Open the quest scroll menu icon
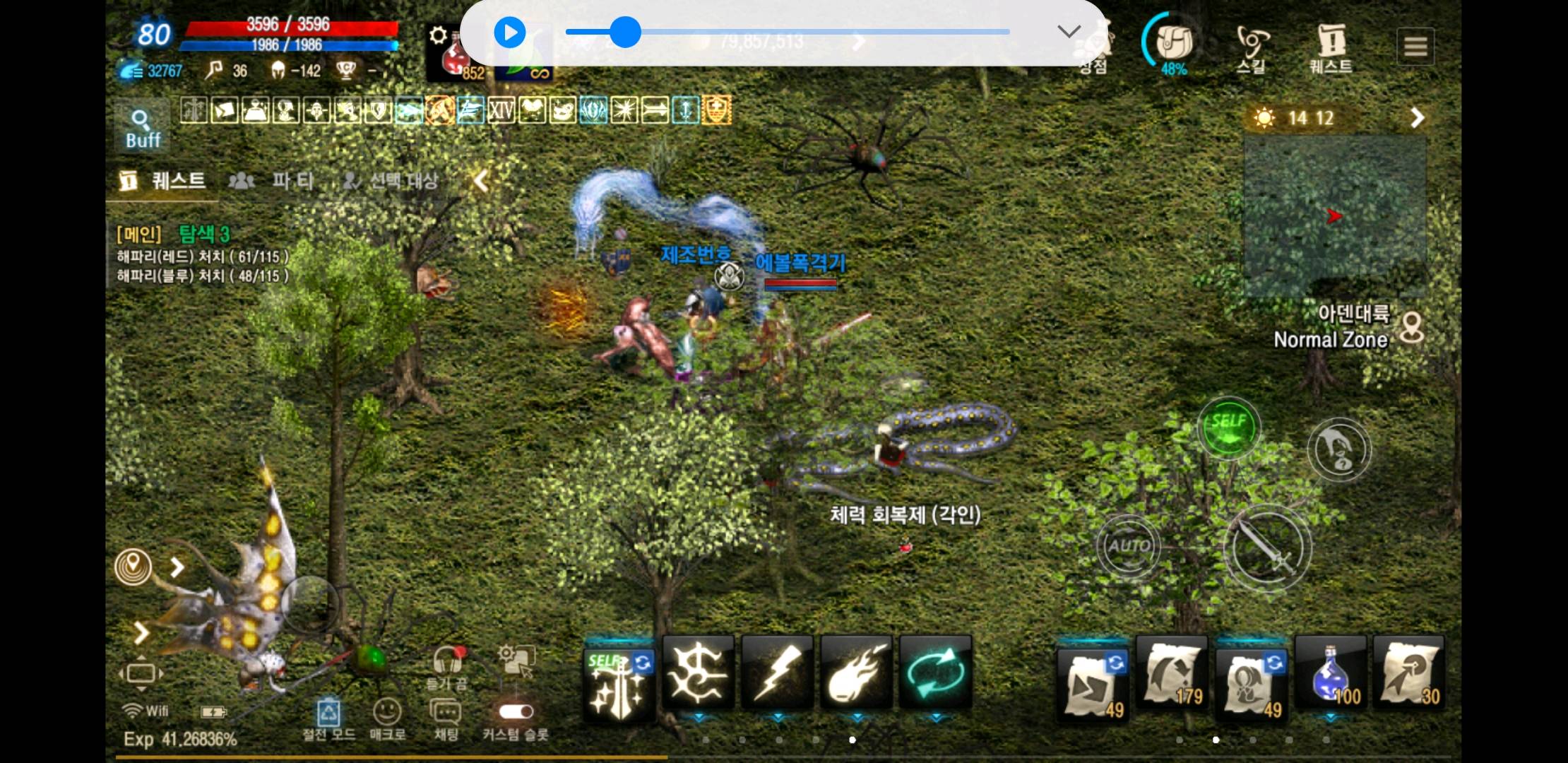The width and height of the screenshot is (1568, 763). (x=1331, y=48)
